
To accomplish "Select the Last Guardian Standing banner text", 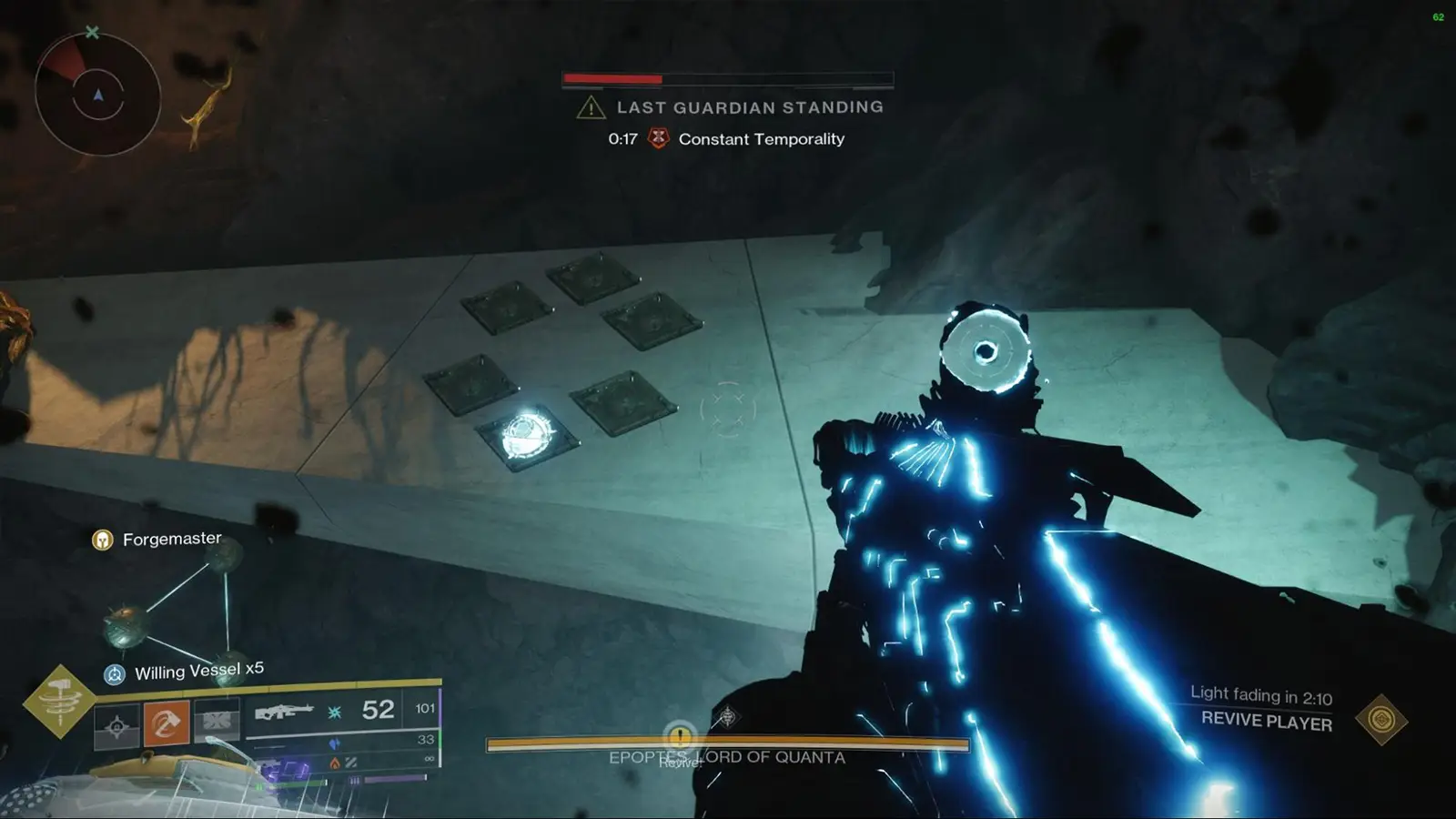I will (751, 106).
